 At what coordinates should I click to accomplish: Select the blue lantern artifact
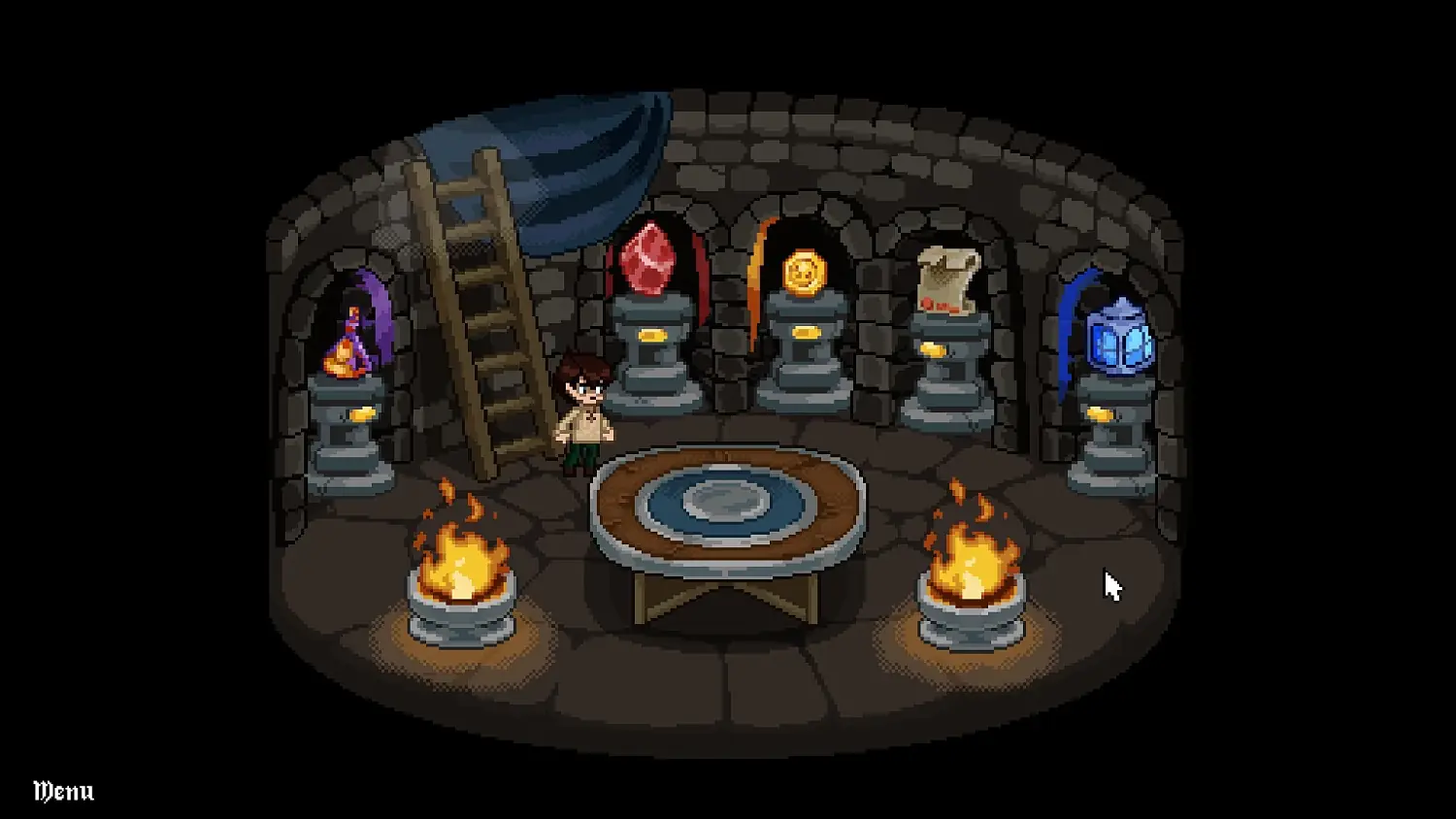tap(1118, 340)
